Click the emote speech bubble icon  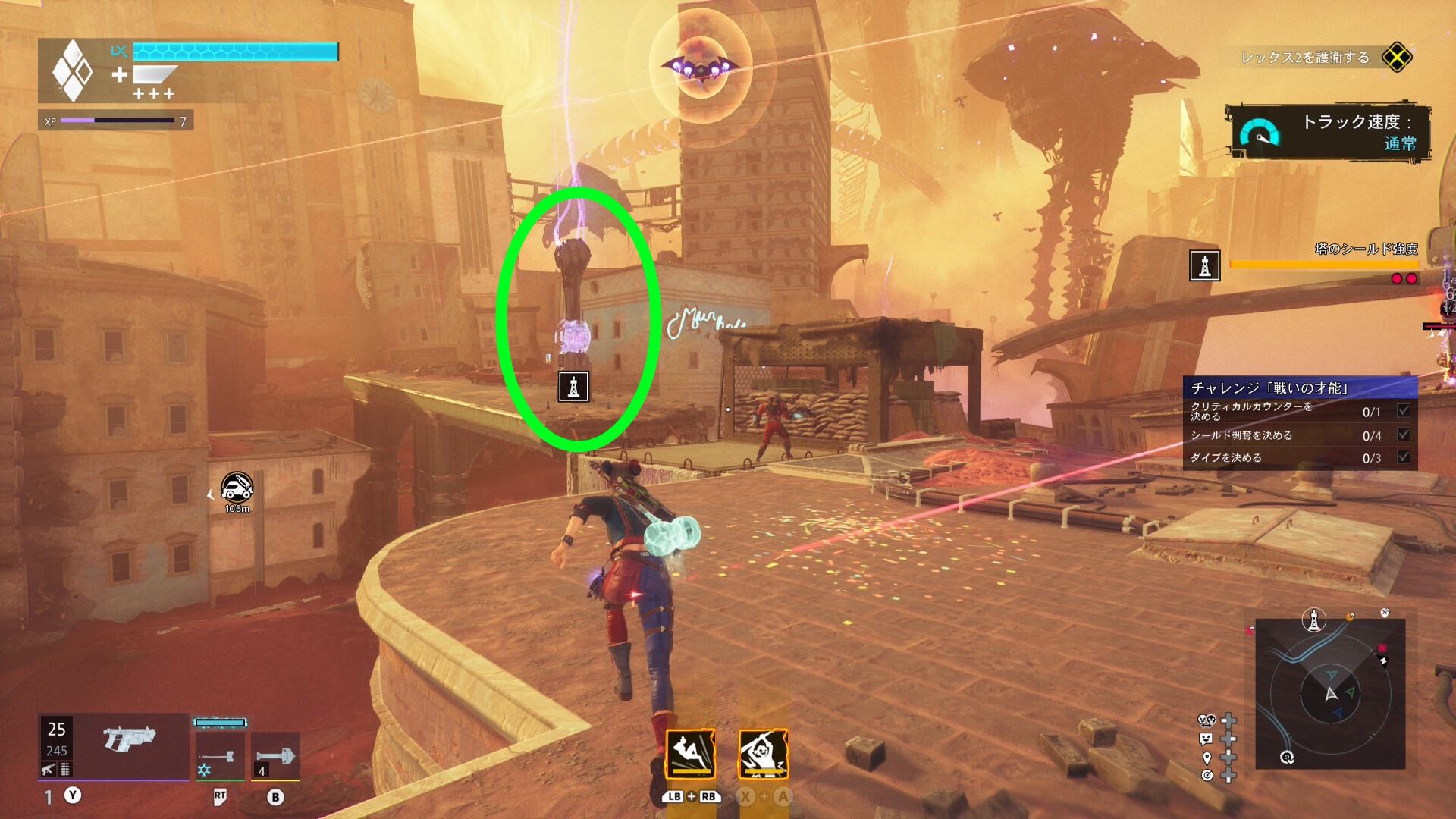pyautogui.click(x=1206, y=739)
